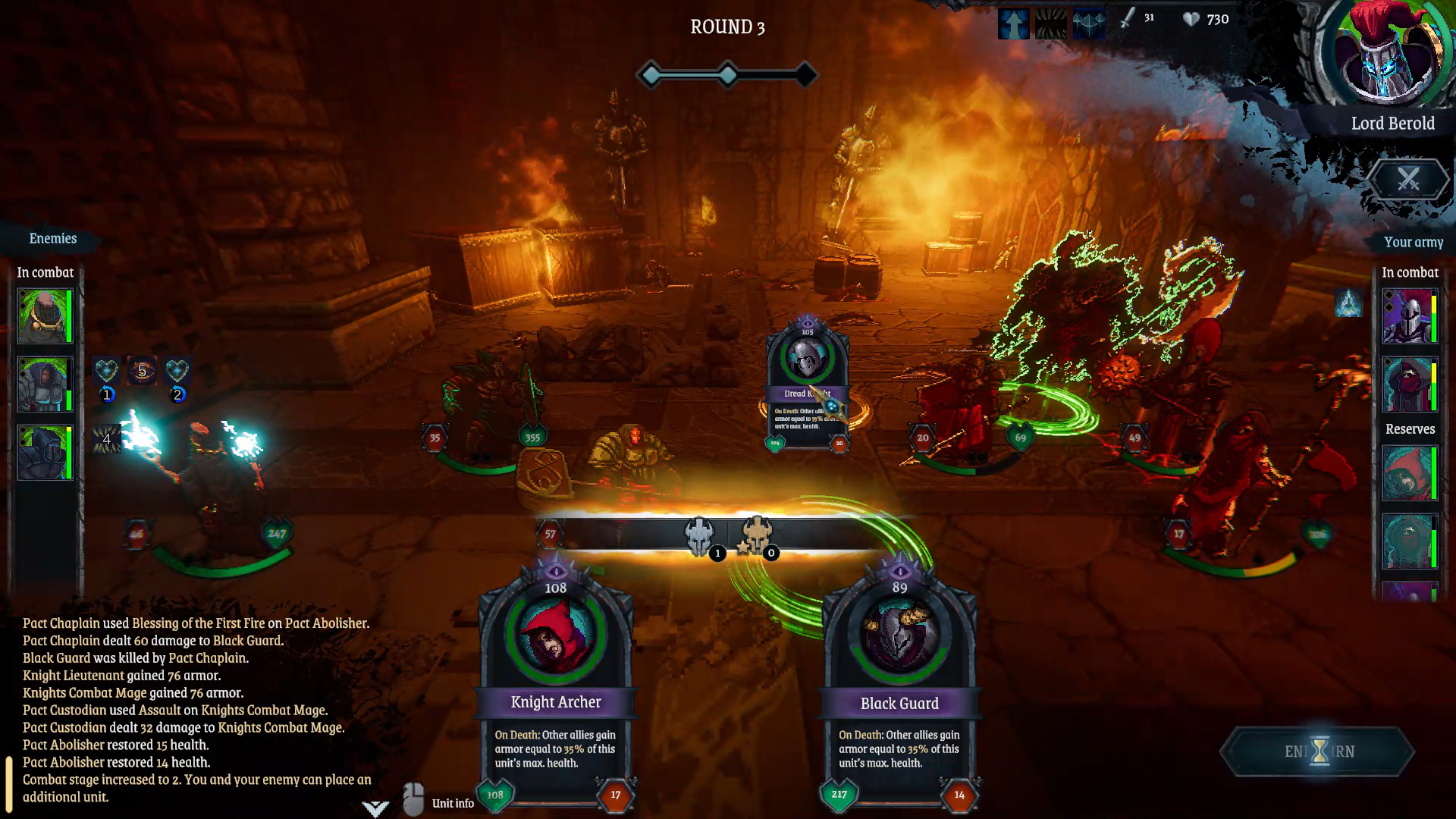Pick the red-hooded archer reserve portrait
The height and width of the screenshot is (819, 1456).
click(1409, 473)
